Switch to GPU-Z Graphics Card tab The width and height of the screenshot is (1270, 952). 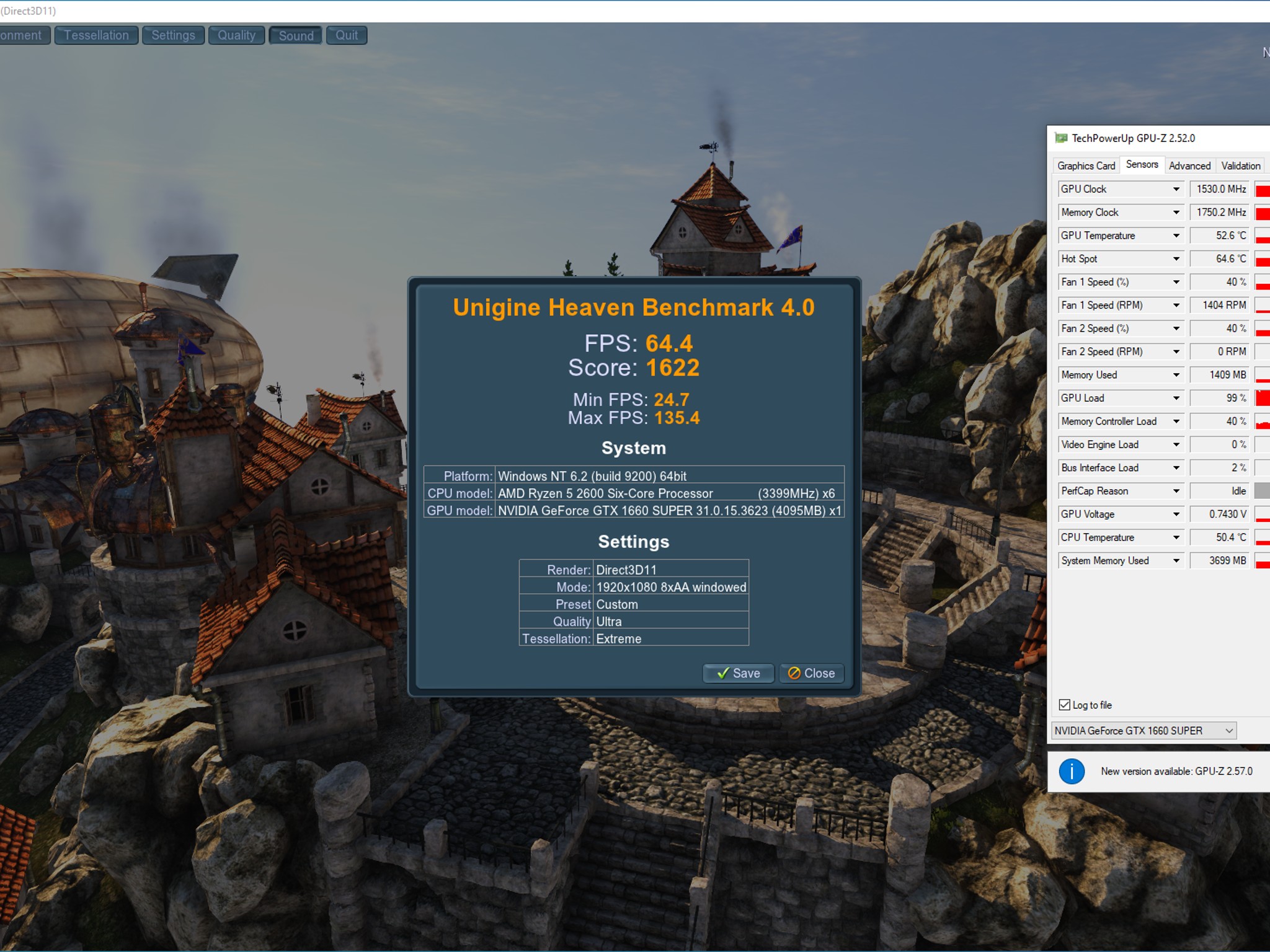(x=1086, y=165)
